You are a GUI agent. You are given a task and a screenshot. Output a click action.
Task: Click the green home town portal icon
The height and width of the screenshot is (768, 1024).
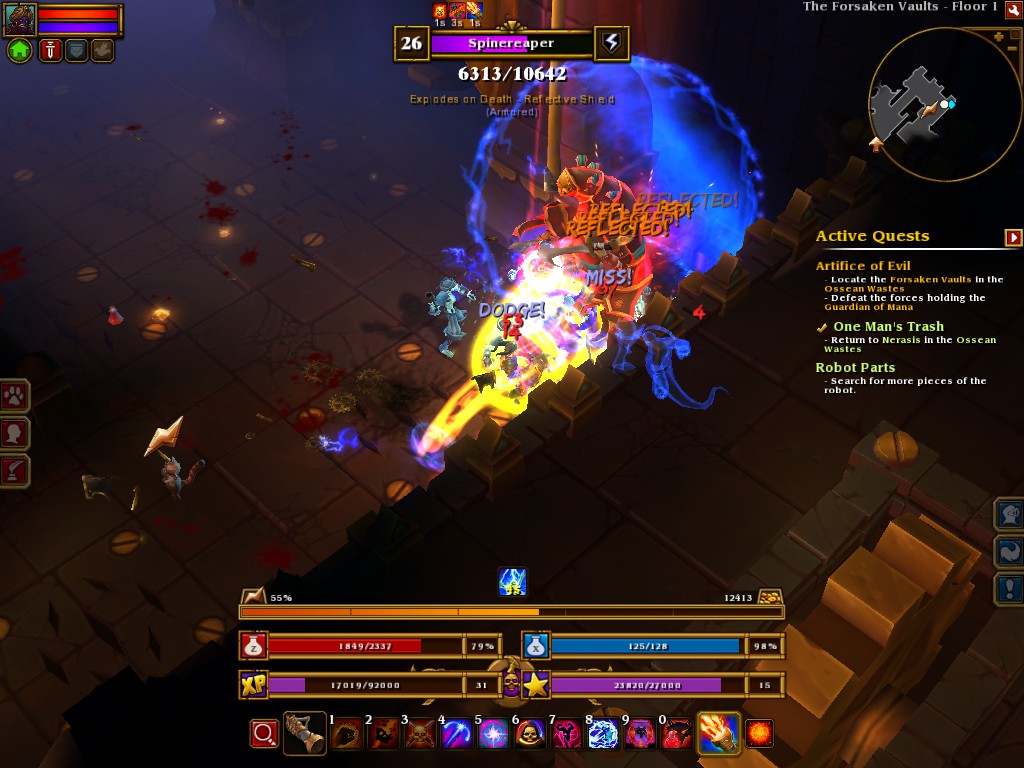pos(20,51)
